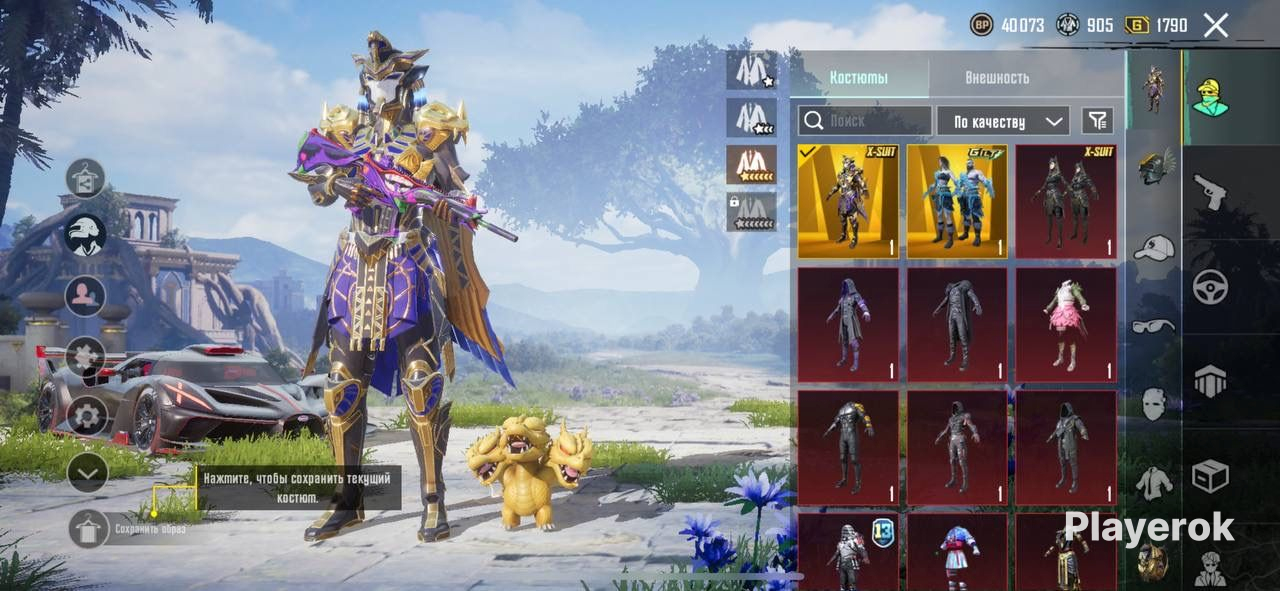Open the По качеству sorting dropdown
The image size is (1280, 591).
[1003, 122]
